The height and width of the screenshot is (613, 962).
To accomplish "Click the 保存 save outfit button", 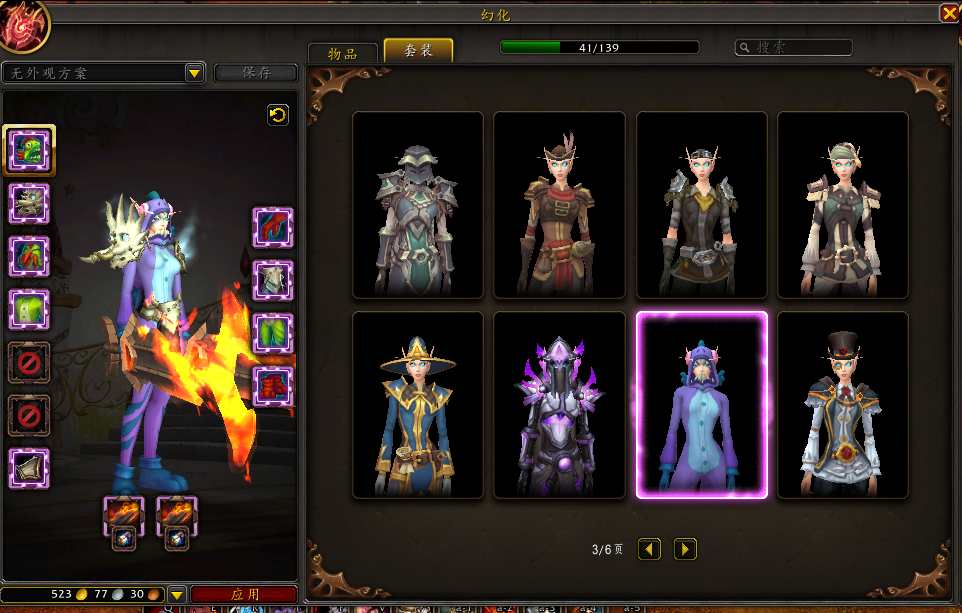I will click(x=256, y=73).
